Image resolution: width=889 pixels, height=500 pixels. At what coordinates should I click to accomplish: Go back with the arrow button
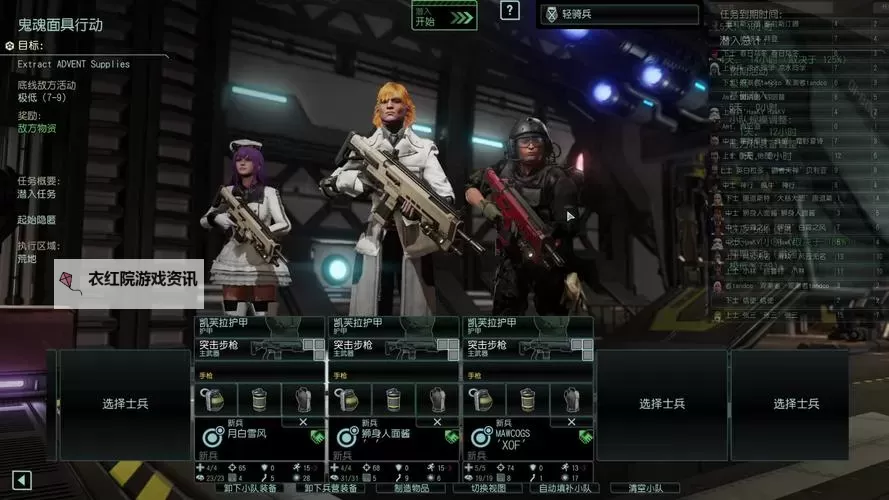click(x=22, y=480)
